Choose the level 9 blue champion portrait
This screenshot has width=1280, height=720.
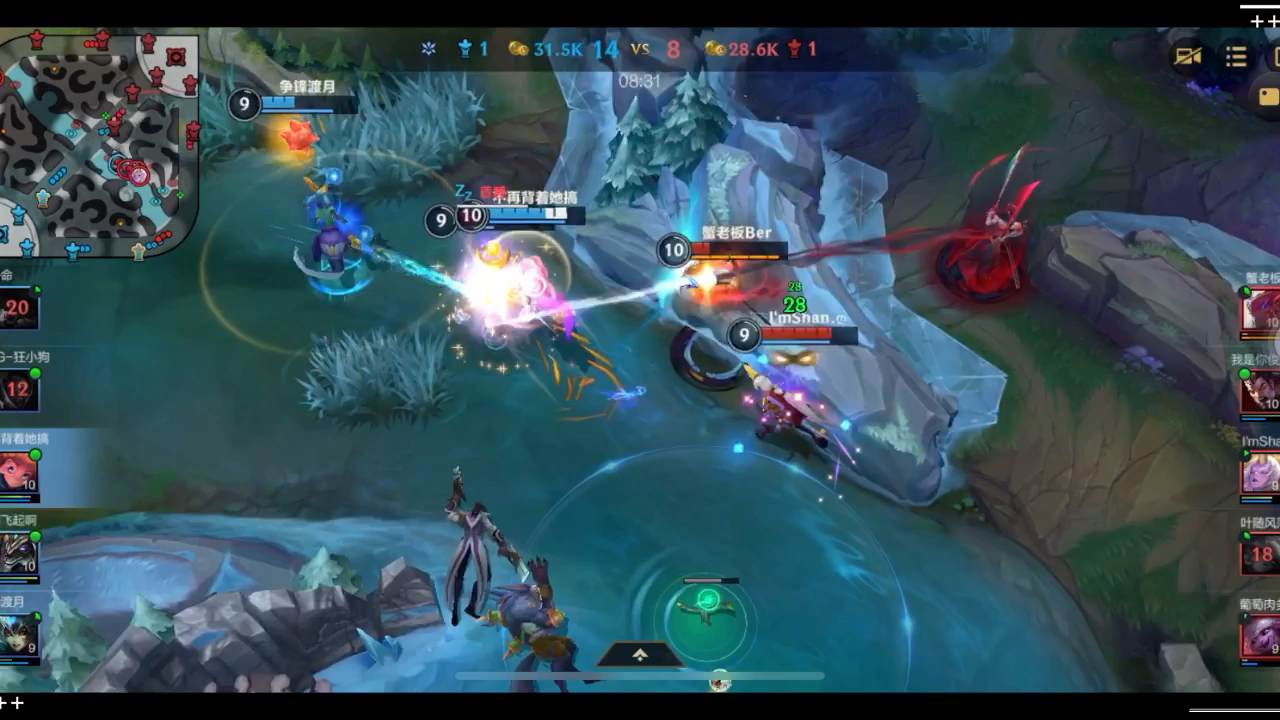click(x=19, y=635)
